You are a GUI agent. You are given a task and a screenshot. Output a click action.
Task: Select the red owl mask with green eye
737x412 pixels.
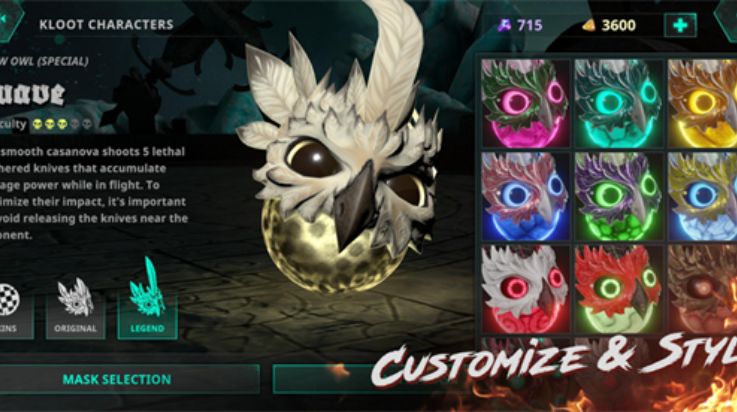617,288
